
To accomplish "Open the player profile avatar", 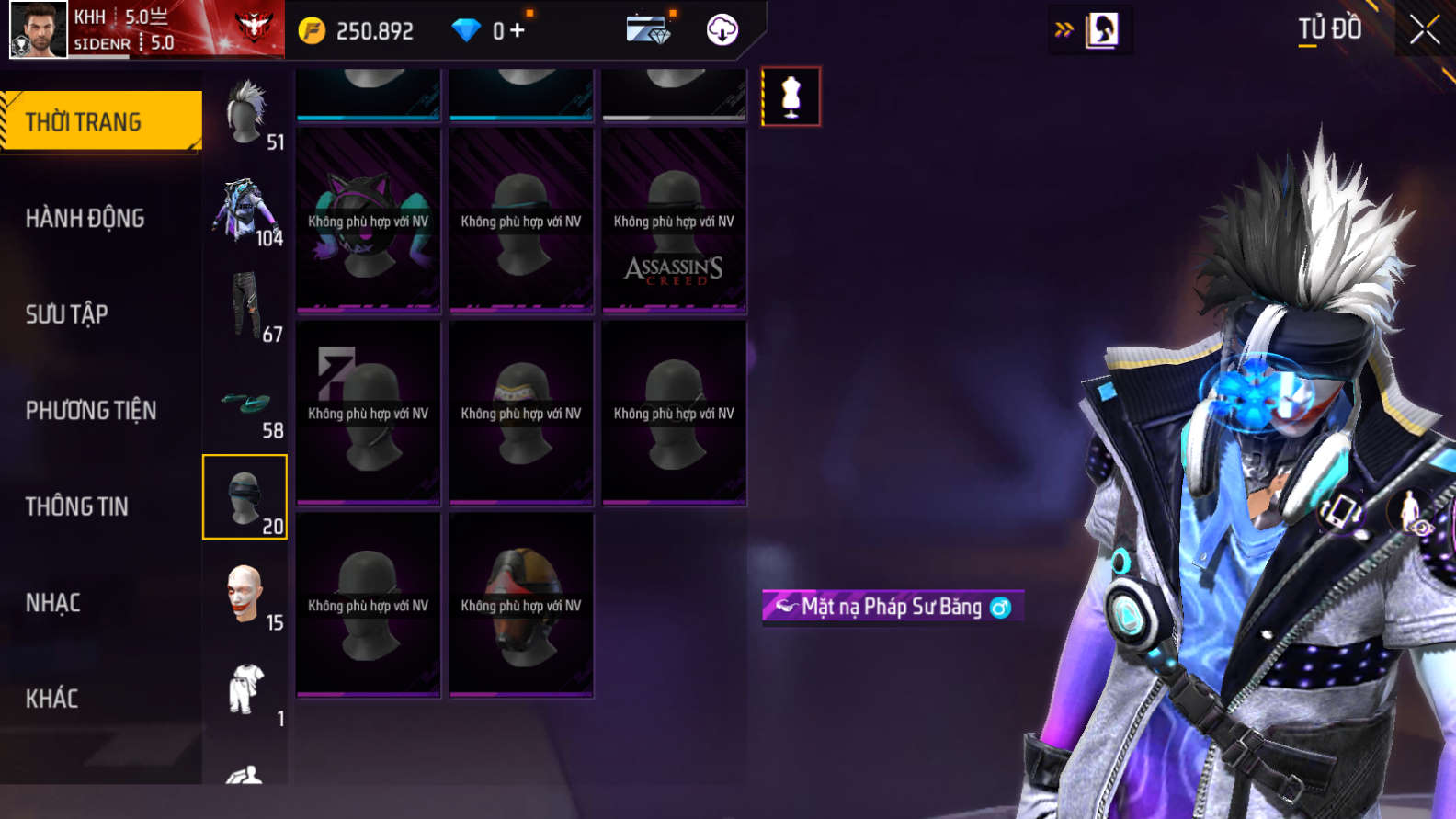I will click(39, 29).
